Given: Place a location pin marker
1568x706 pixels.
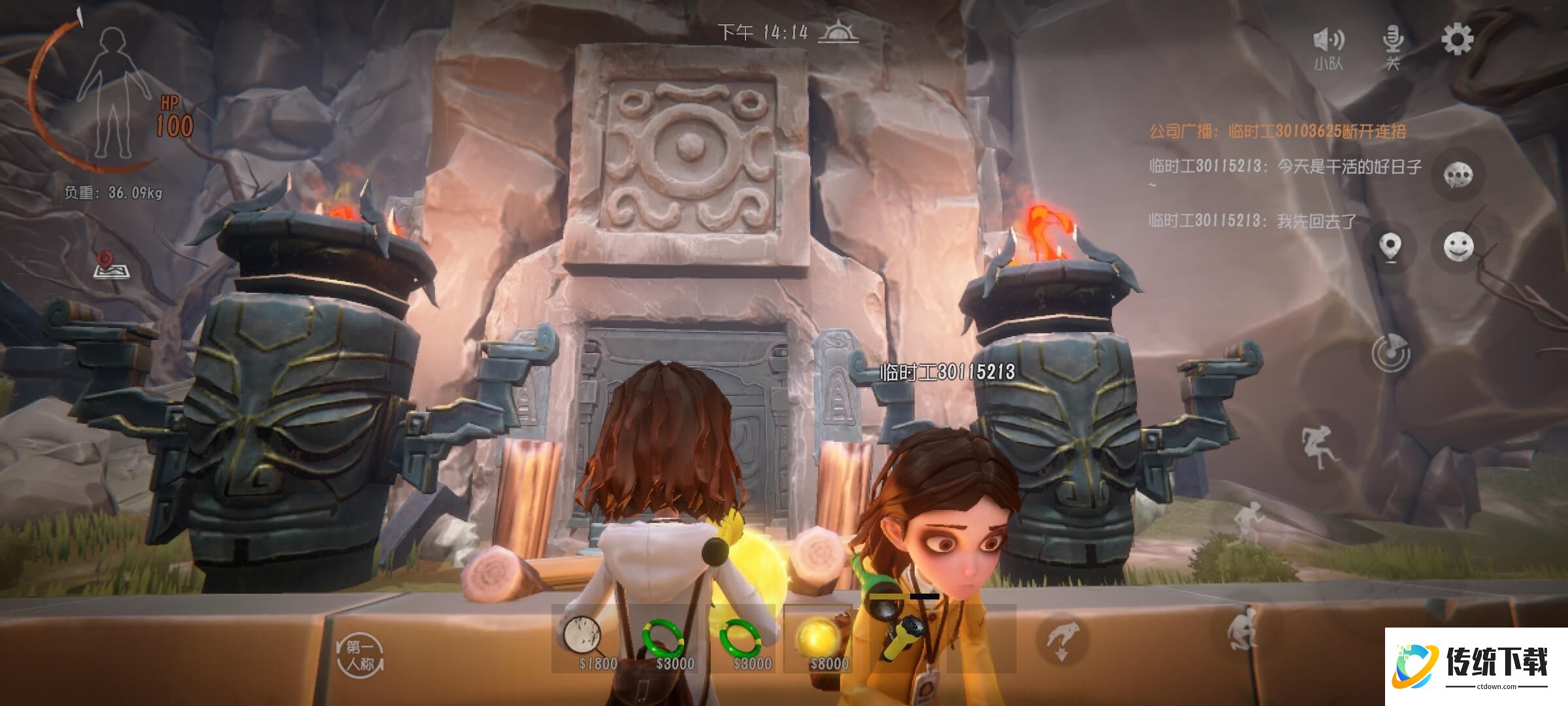Looking at the screenshot, I should (1390, 248).
